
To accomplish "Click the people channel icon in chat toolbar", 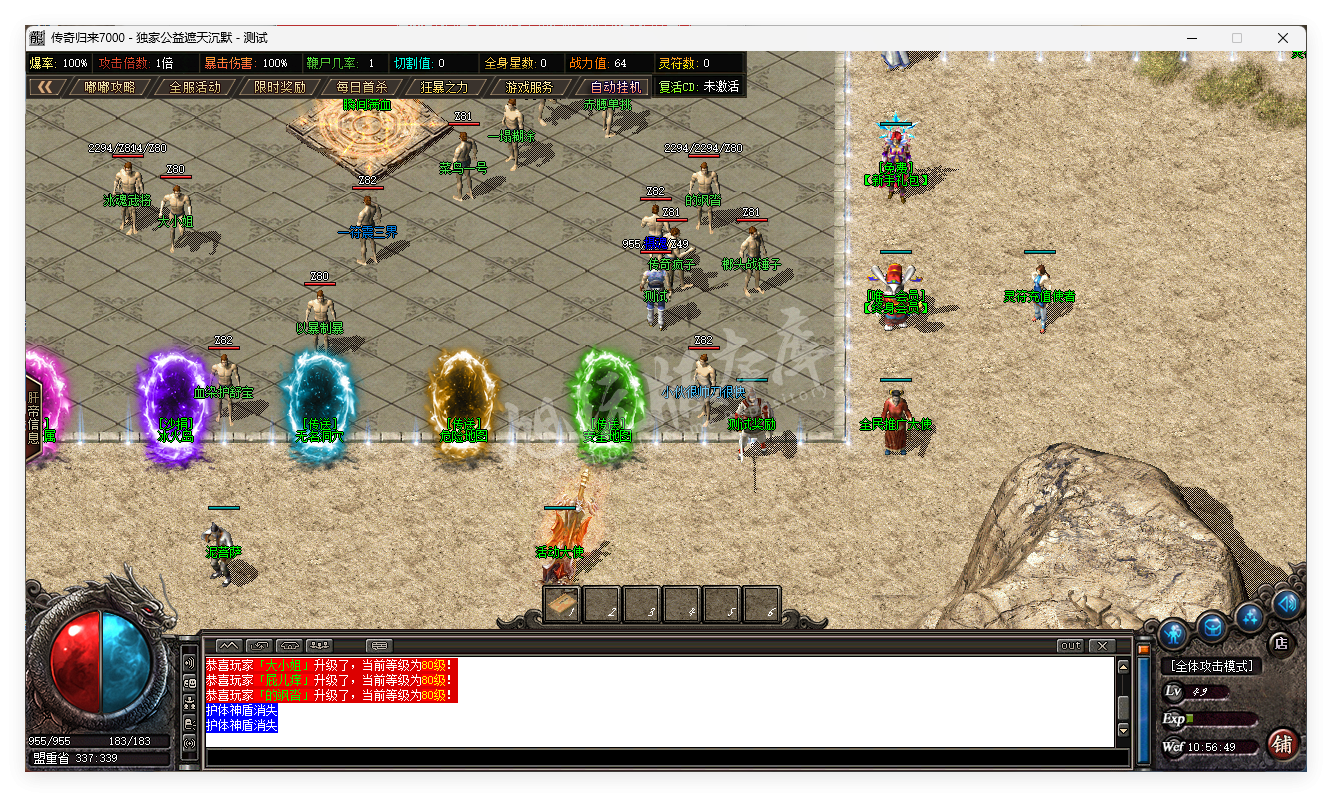I will (x=318, y=645).
